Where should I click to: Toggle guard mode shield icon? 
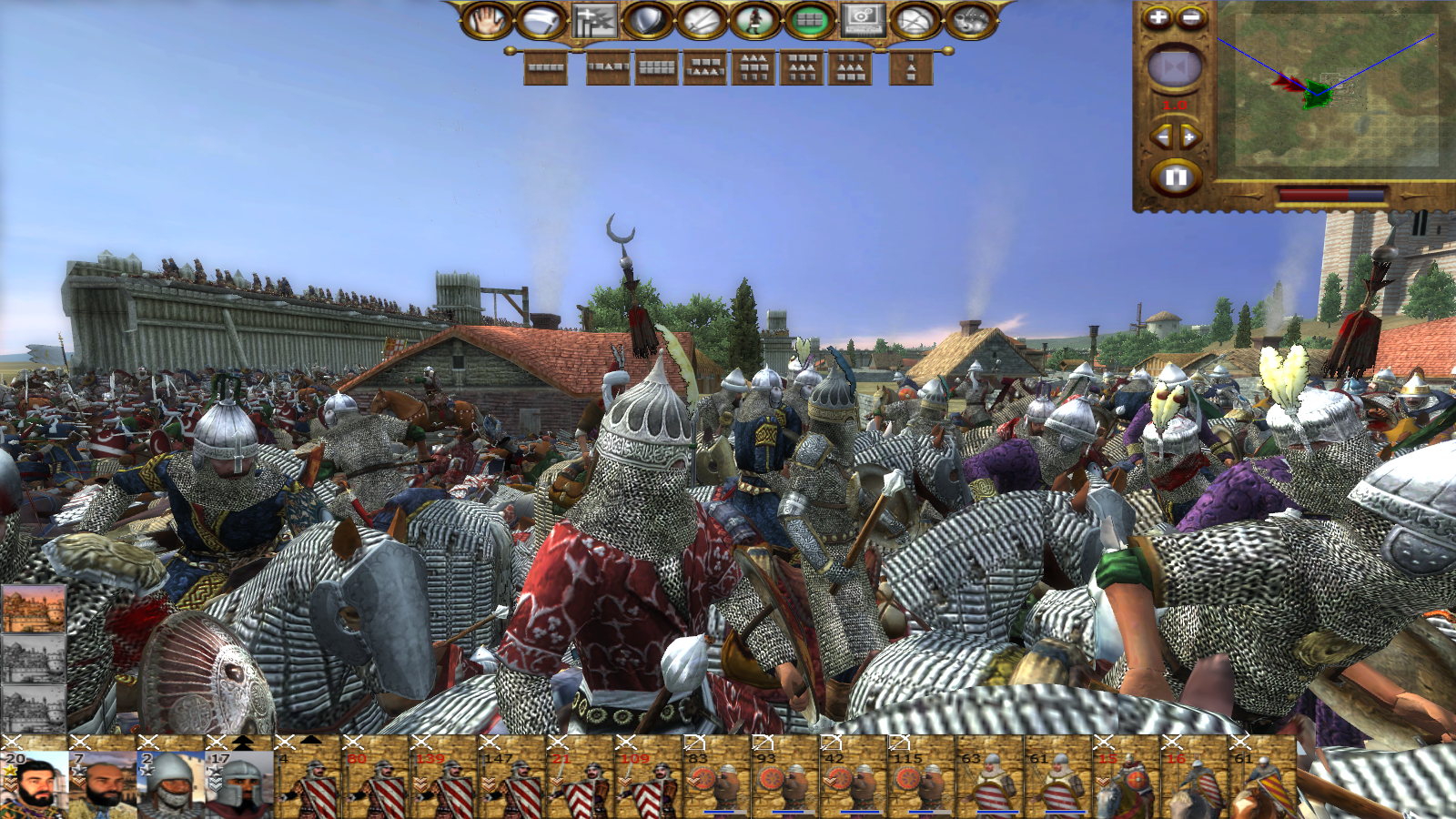point(648,20)
